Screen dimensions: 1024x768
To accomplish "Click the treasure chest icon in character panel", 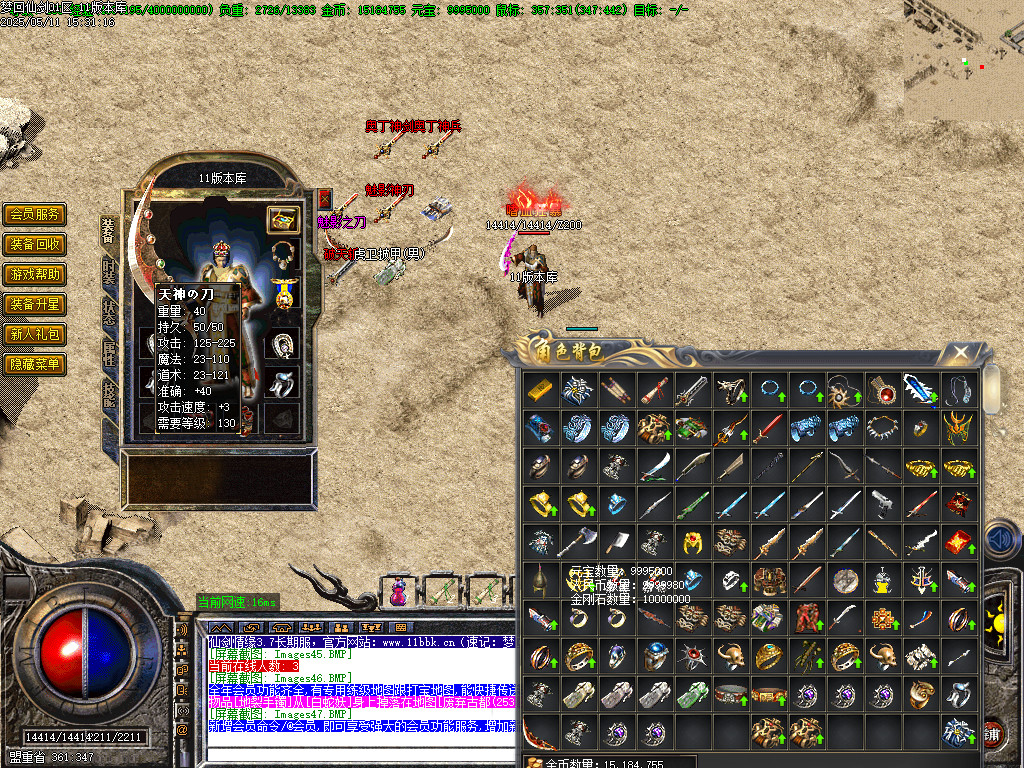I will point(283,219).
